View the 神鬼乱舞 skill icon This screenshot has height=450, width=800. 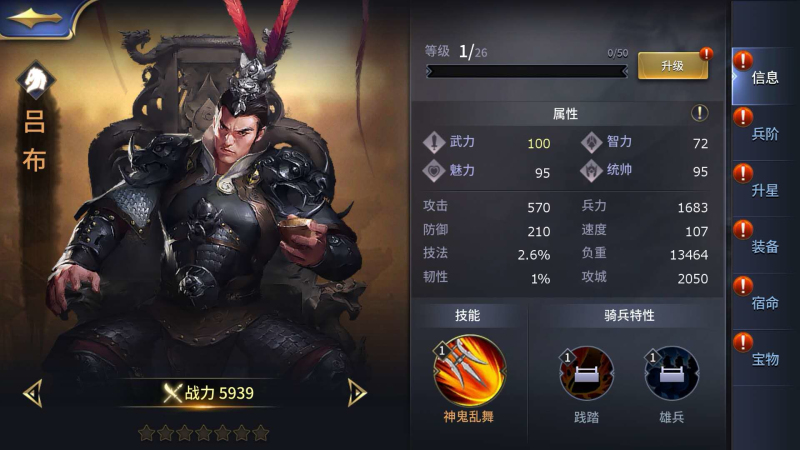469,371
